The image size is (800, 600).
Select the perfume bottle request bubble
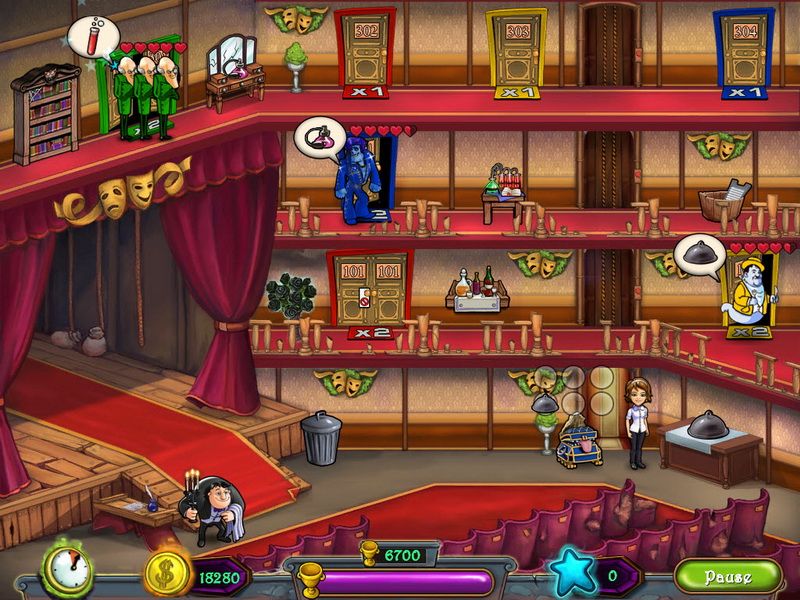319,137
